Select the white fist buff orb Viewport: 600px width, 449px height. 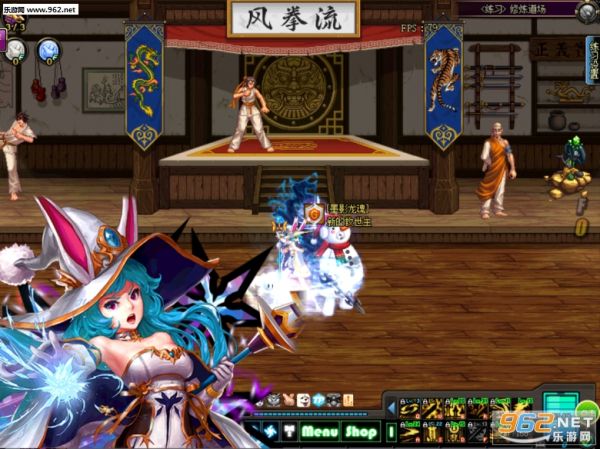[x=14, y=50]
